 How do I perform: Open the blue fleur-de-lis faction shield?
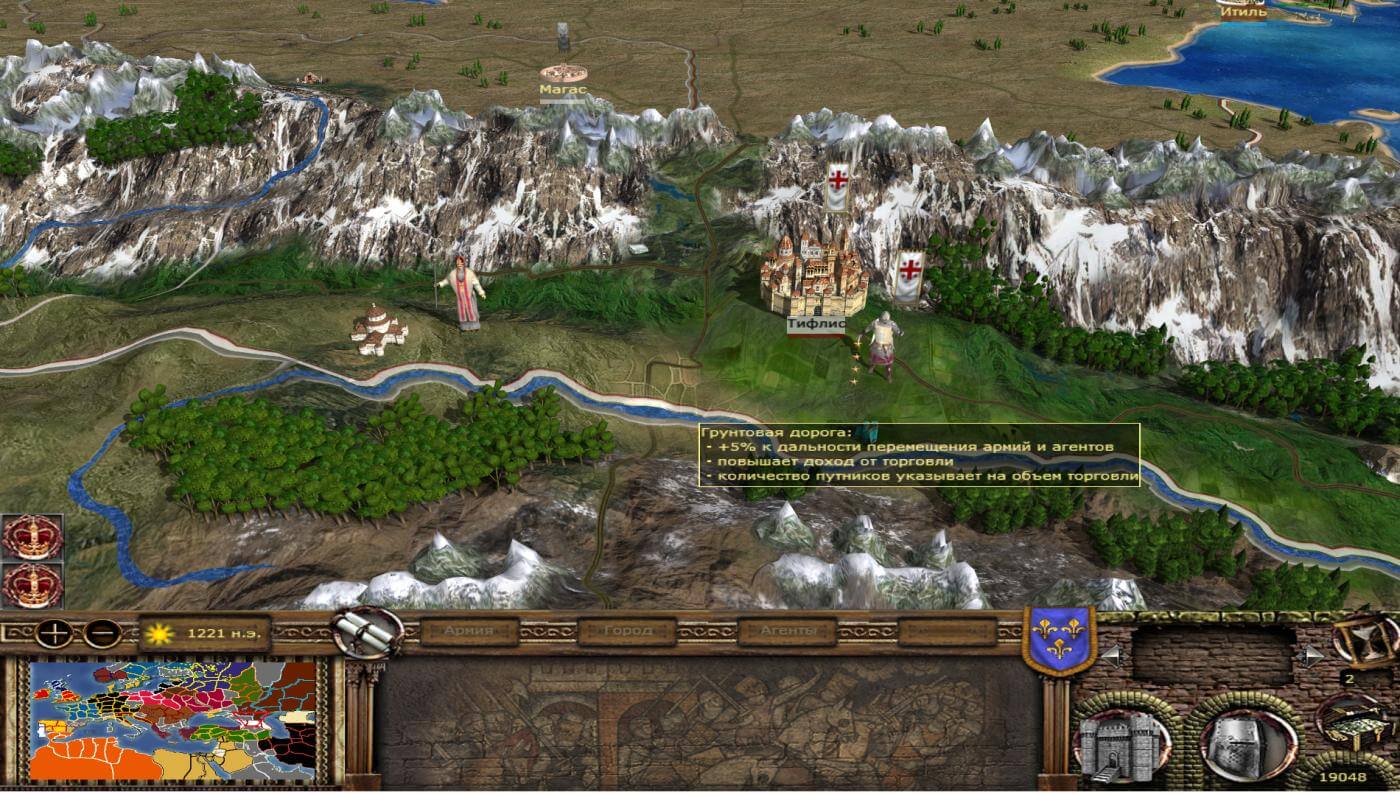[x=1059, y=641]
